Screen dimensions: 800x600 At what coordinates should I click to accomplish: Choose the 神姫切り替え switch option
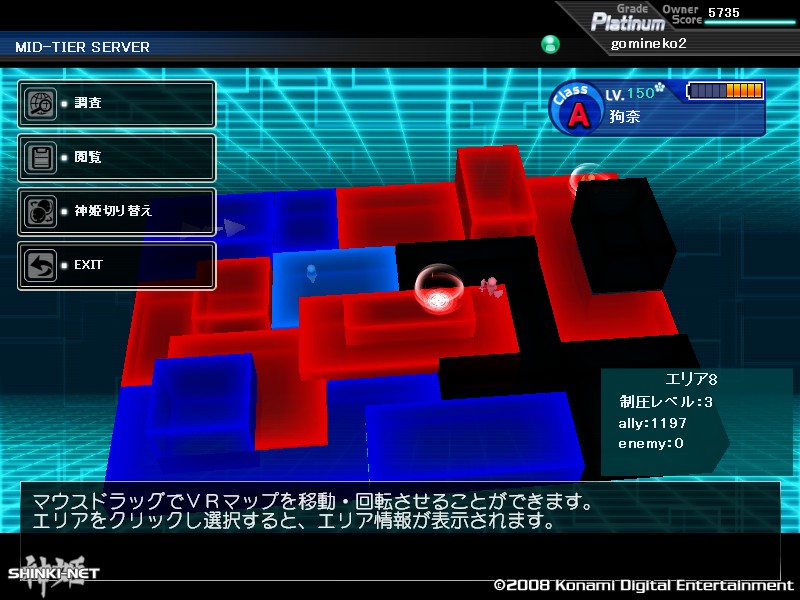(x=116, y=211)
